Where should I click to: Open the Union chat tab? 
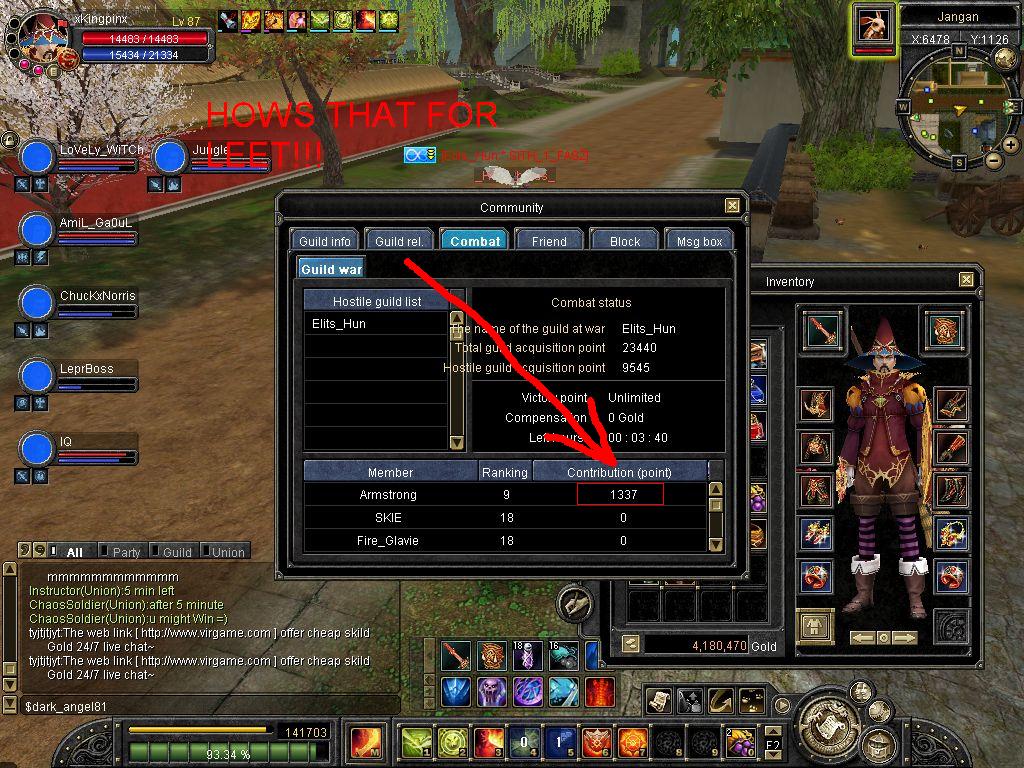(227, 552)
